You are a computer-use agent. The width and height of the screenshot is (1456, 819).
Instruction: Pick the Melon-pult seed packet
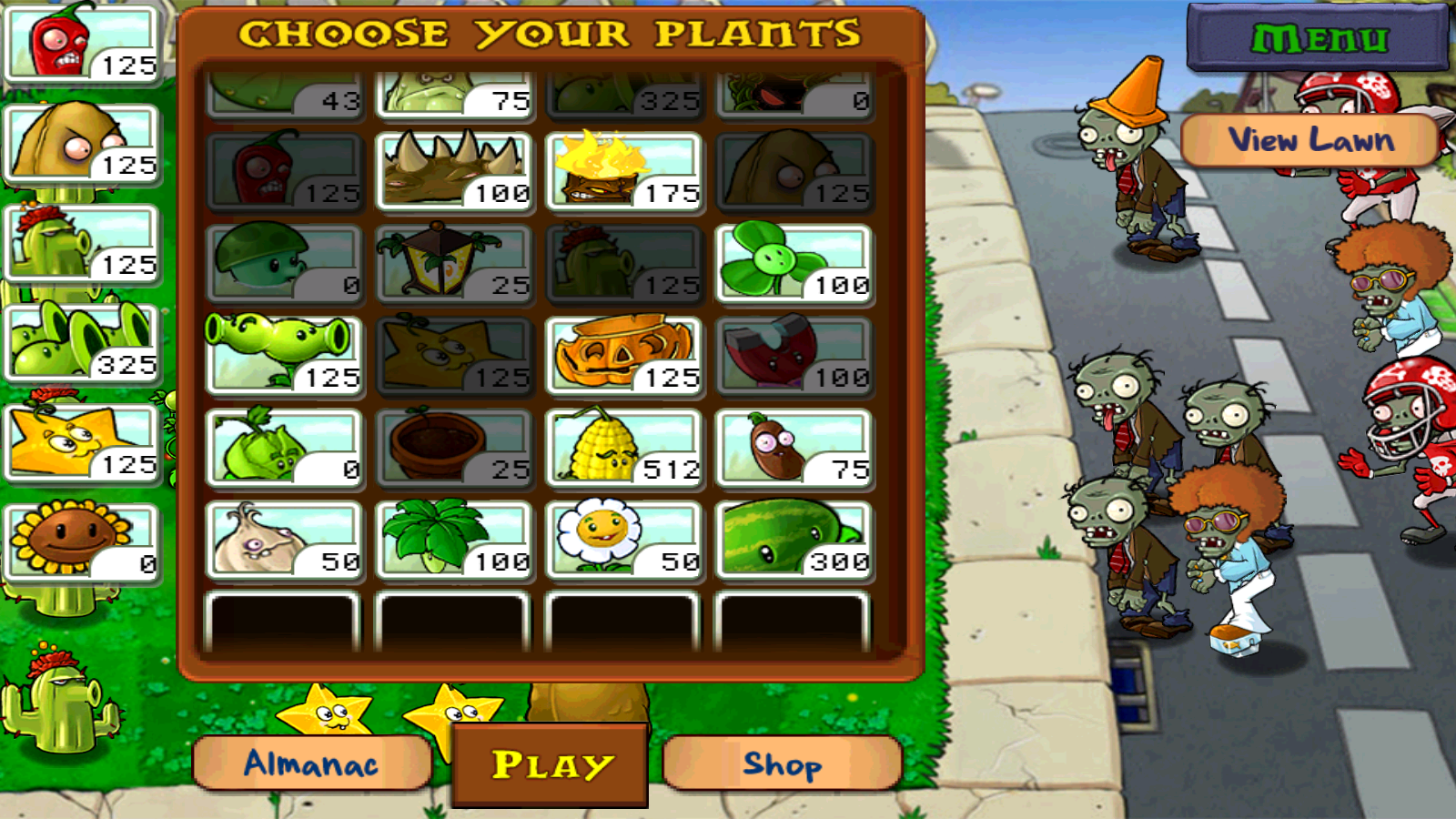794,540
